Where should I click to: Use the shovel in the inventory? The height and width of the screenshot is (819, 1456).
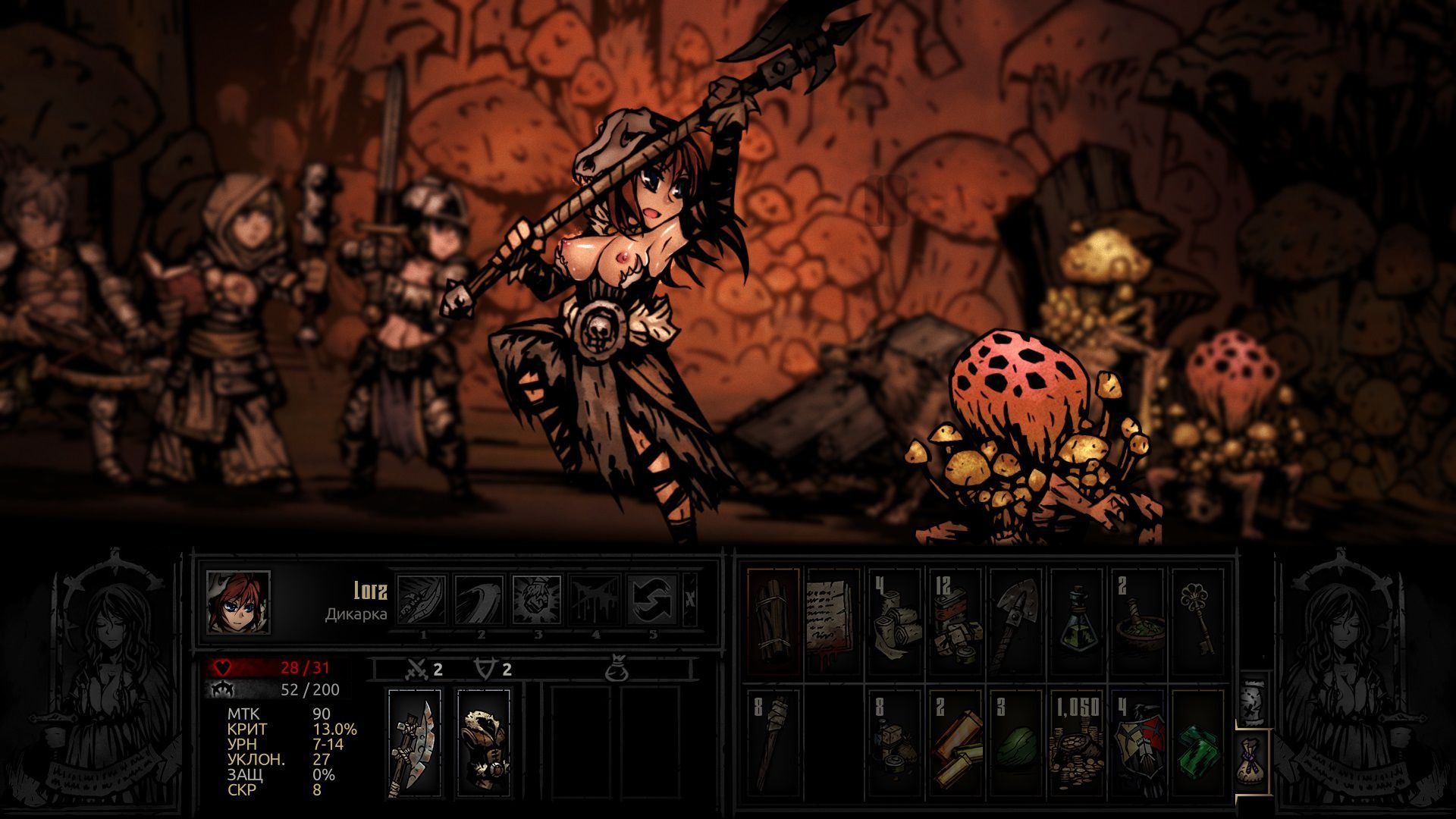[1016, 621]
